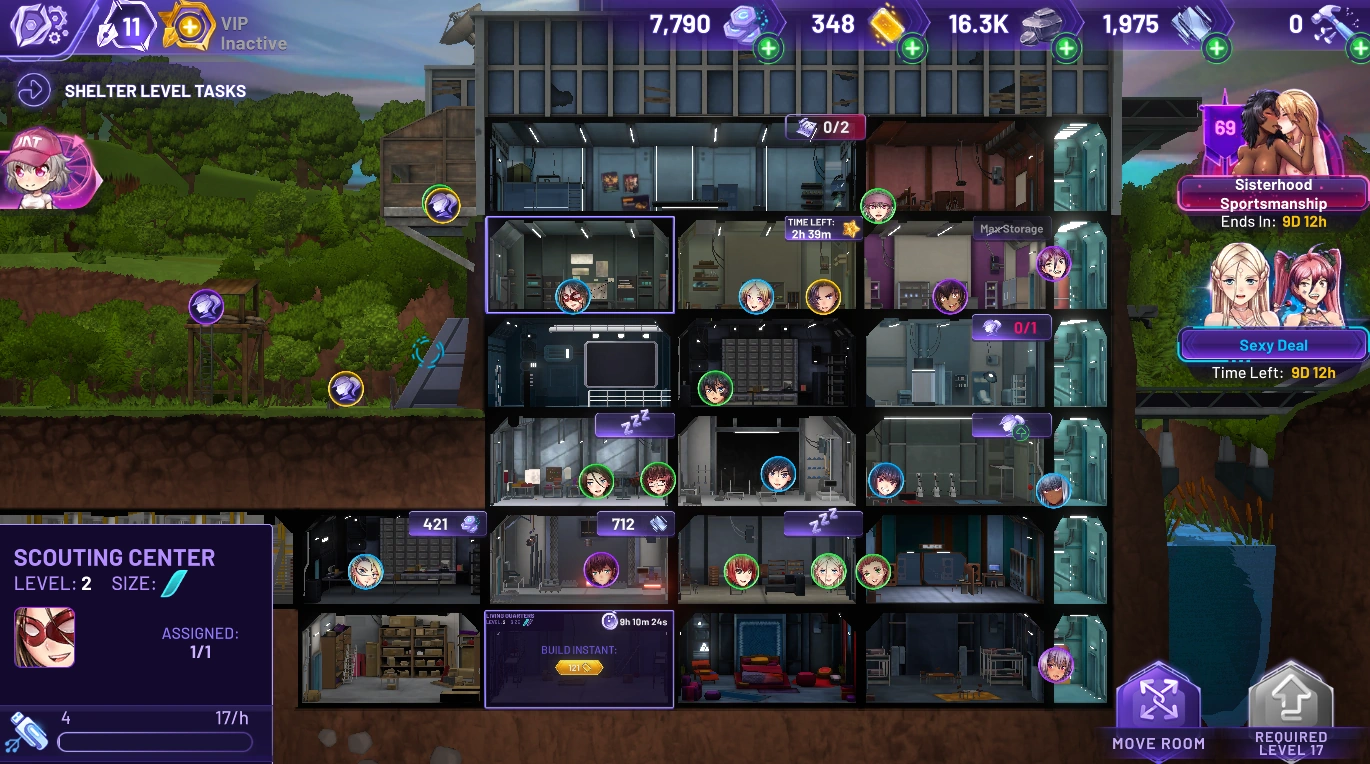Collect the 421 resource bubble

pyautogui.click(x=447, y=524)
